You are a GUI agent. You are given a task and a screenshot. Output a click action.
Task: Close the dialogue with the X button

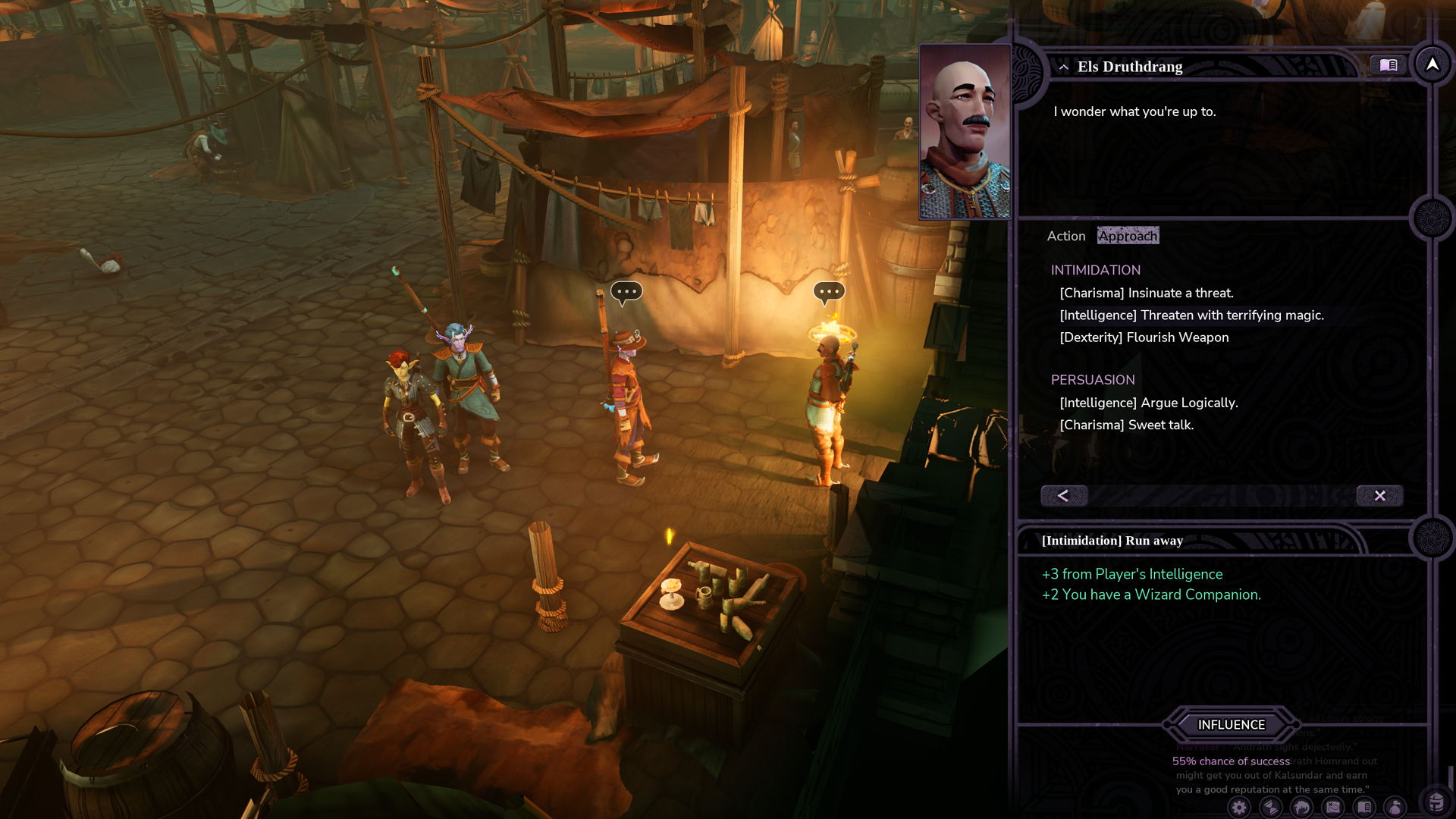click(1379, 495)
